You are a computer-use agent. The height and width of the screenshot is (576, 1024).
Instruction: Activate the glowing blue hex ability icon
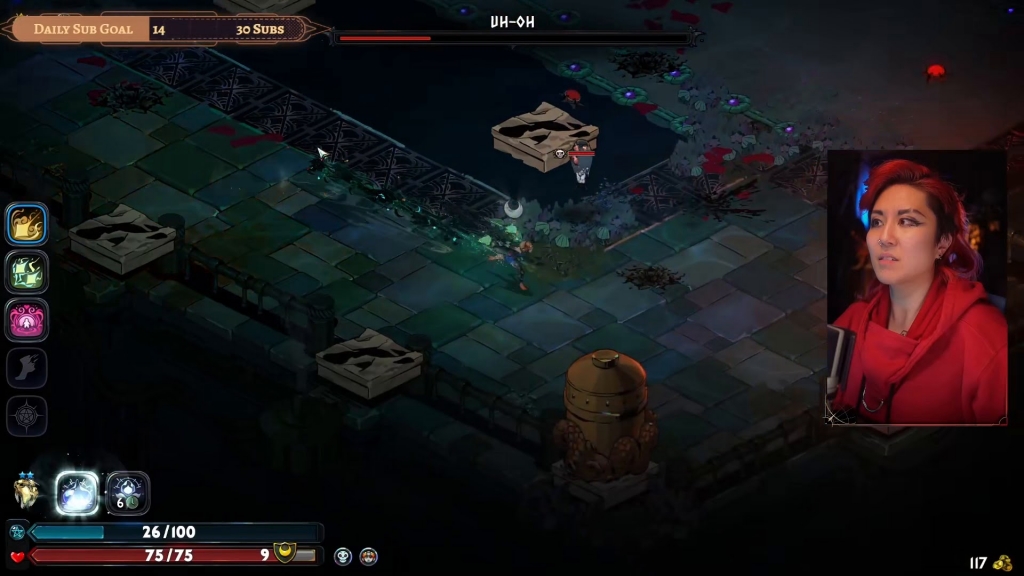[x=77, y=492]
